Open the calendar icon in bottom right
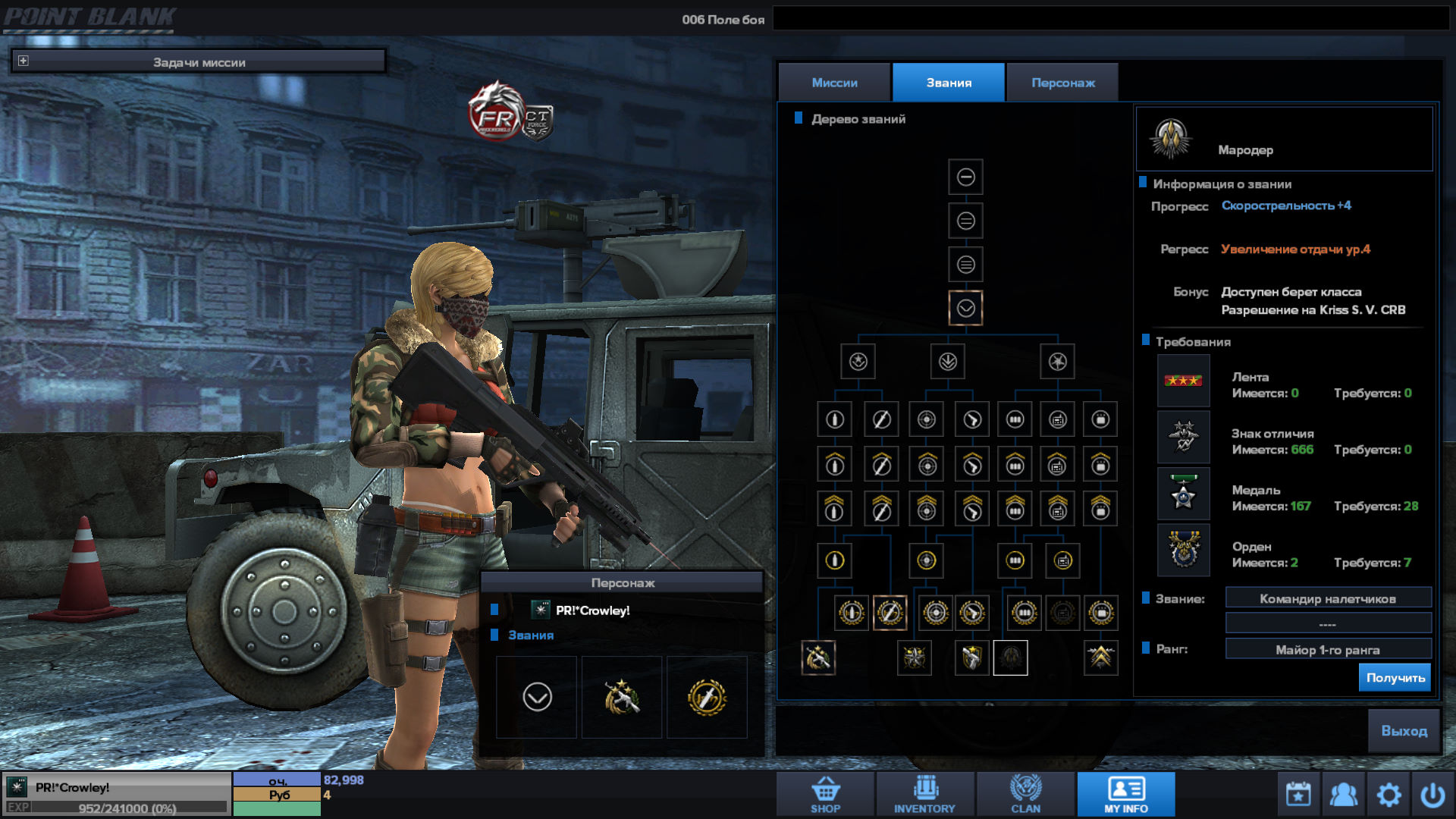The image size is (1456, 819). (x=1298, y=793)
